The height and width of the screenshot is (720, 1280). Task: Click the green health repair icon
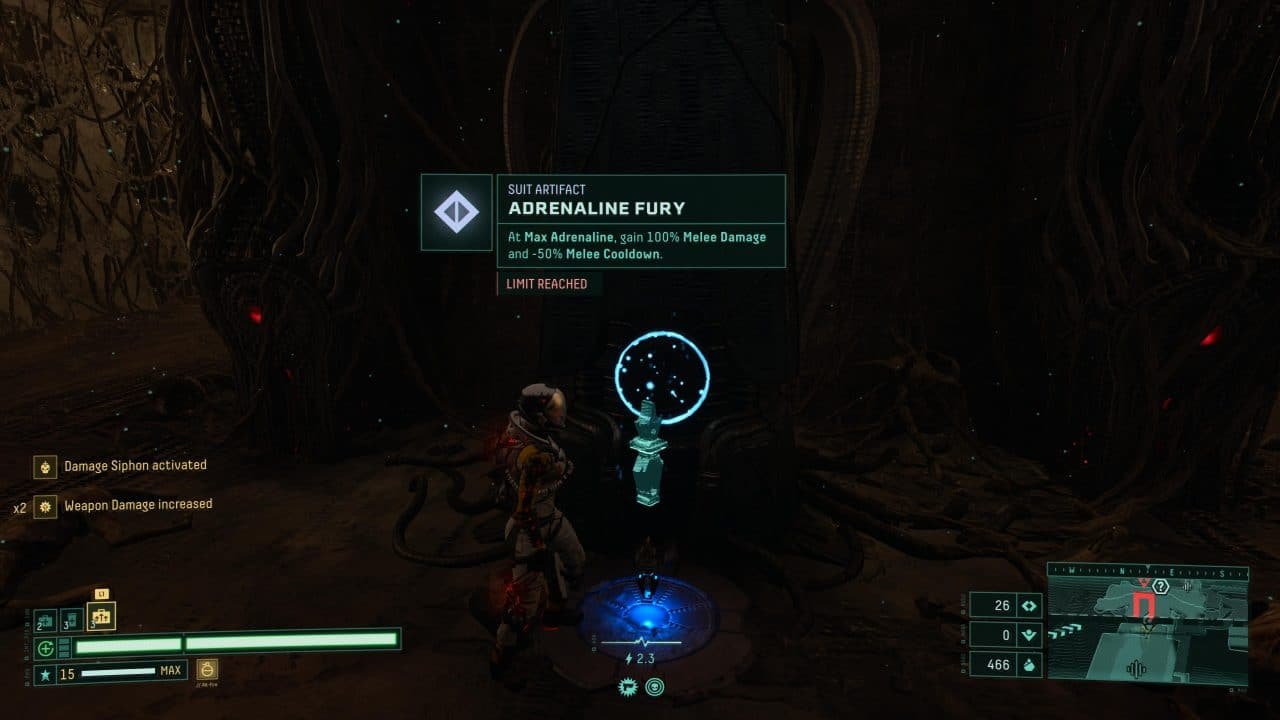[46, 647]
